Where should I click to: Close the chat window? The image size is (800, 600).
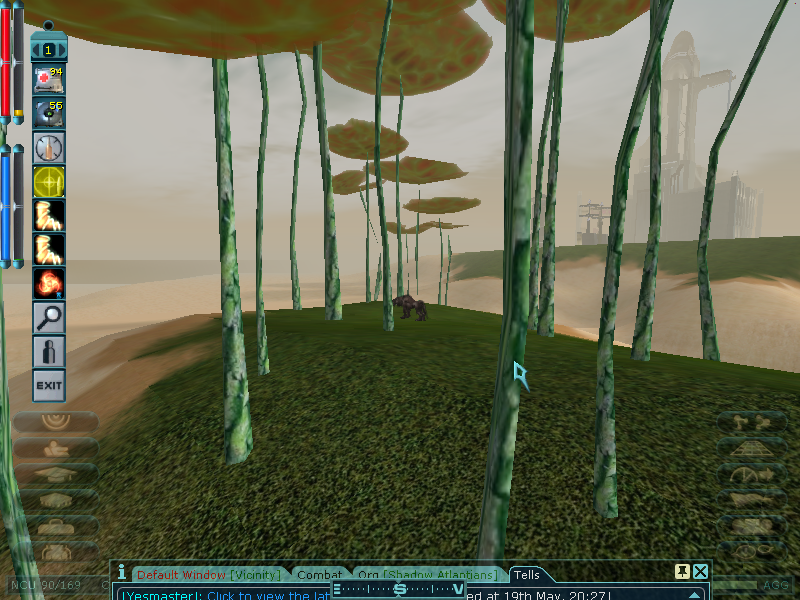[701, 572]
